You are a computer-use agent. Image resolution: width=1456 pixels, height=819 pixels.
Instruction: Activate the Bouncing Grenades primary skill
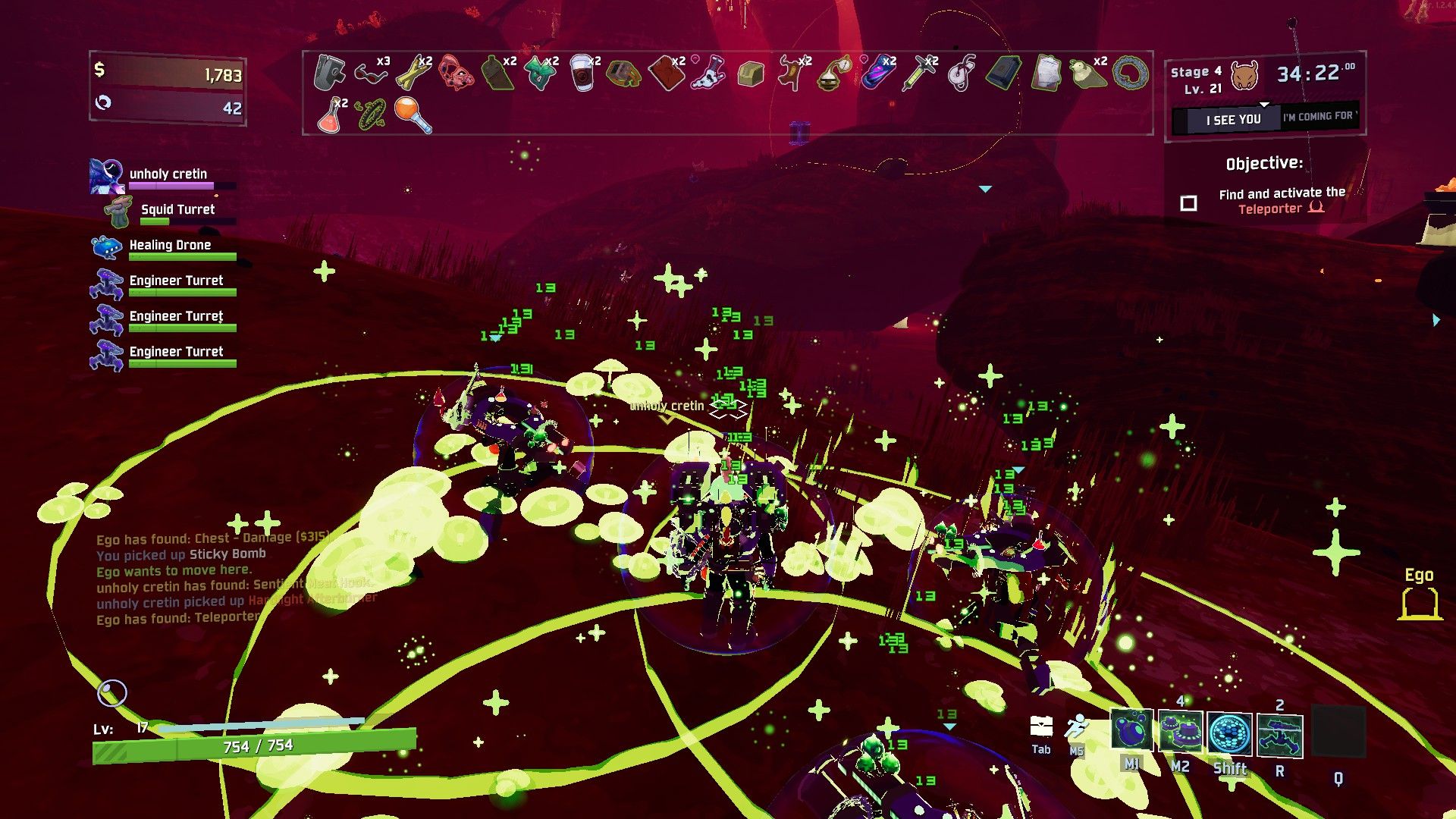coord(1131,731)
